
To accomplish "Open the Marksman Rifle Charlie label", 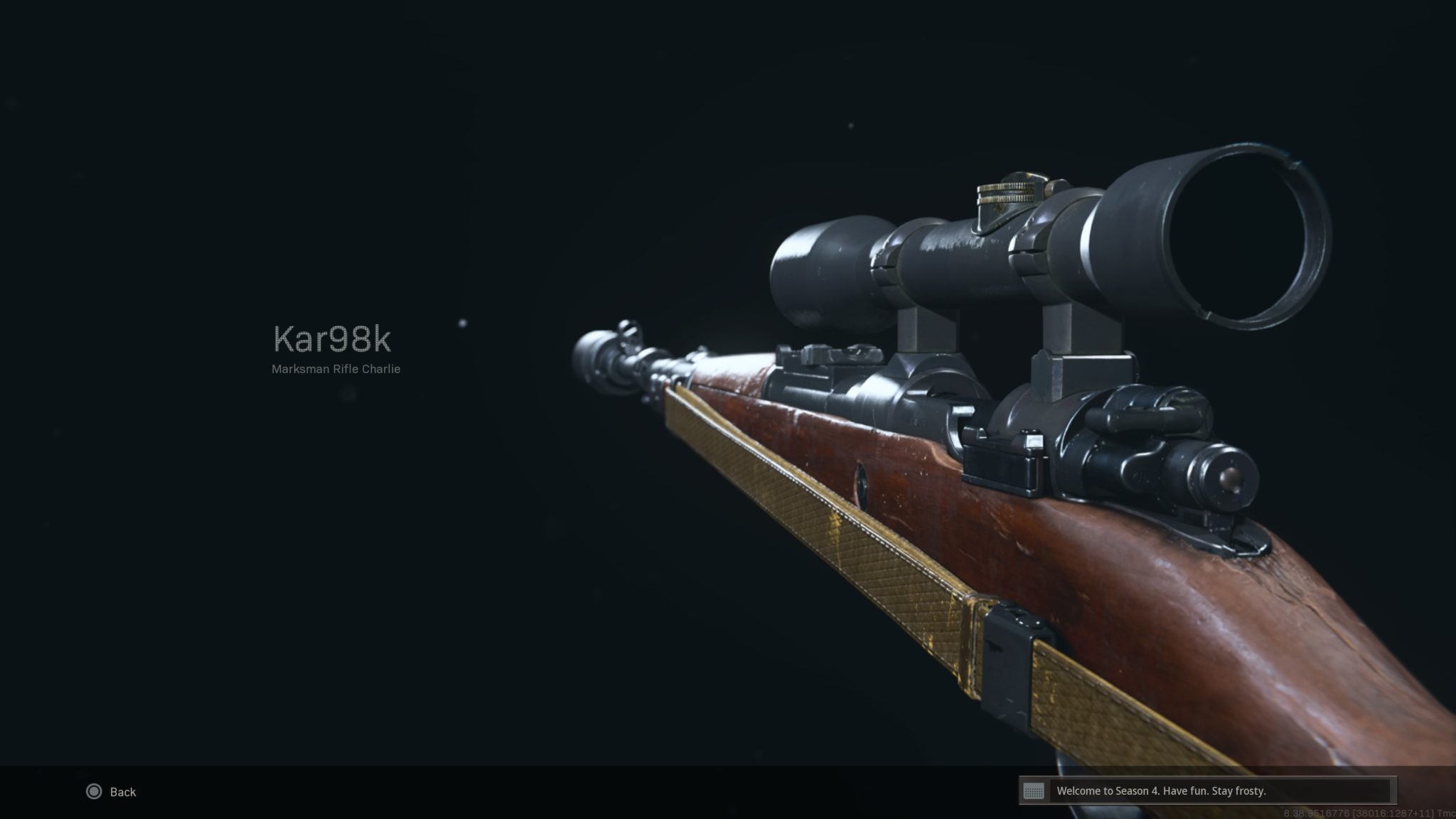I will 335,369.
